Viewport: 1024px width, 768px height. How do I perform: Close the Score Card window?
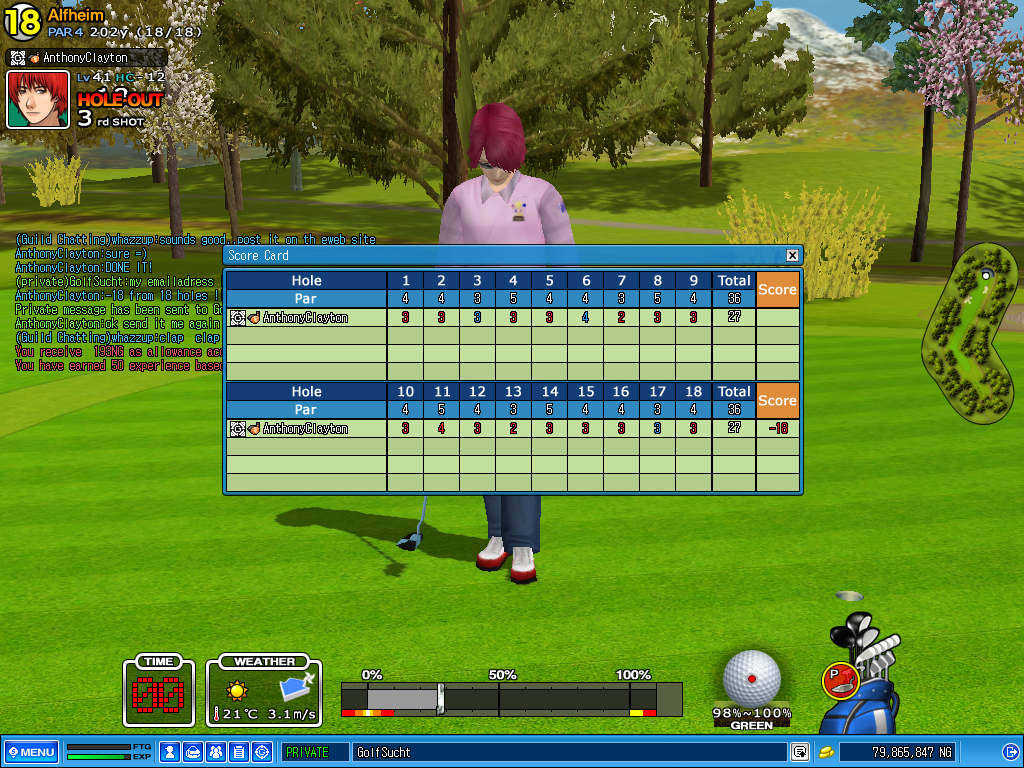792,255
